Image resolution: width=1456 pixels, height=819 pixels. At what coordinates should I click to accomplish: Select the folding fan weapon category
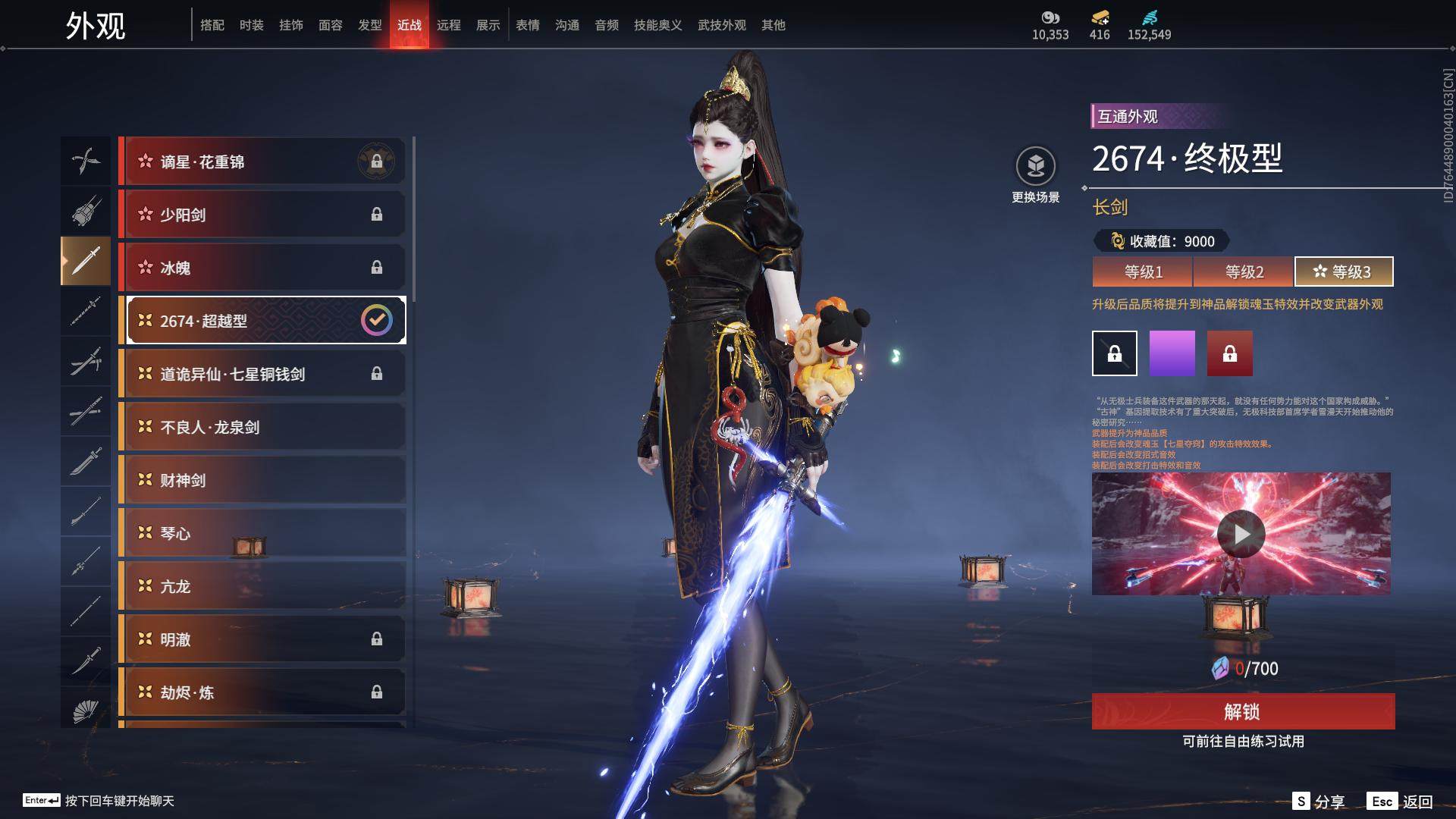point(86,711)
